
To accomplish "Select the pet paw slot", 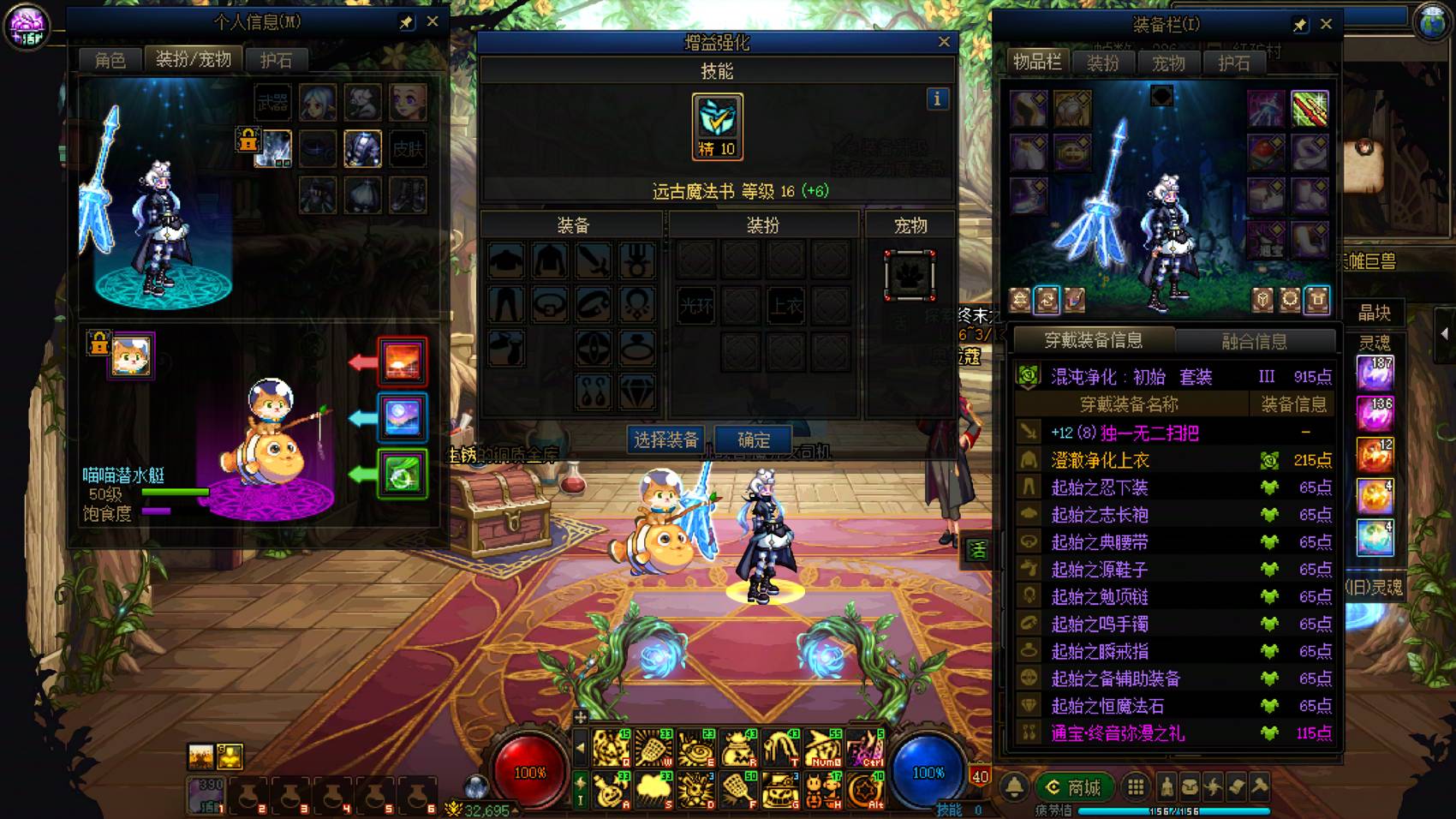I will tap(910, 275).
